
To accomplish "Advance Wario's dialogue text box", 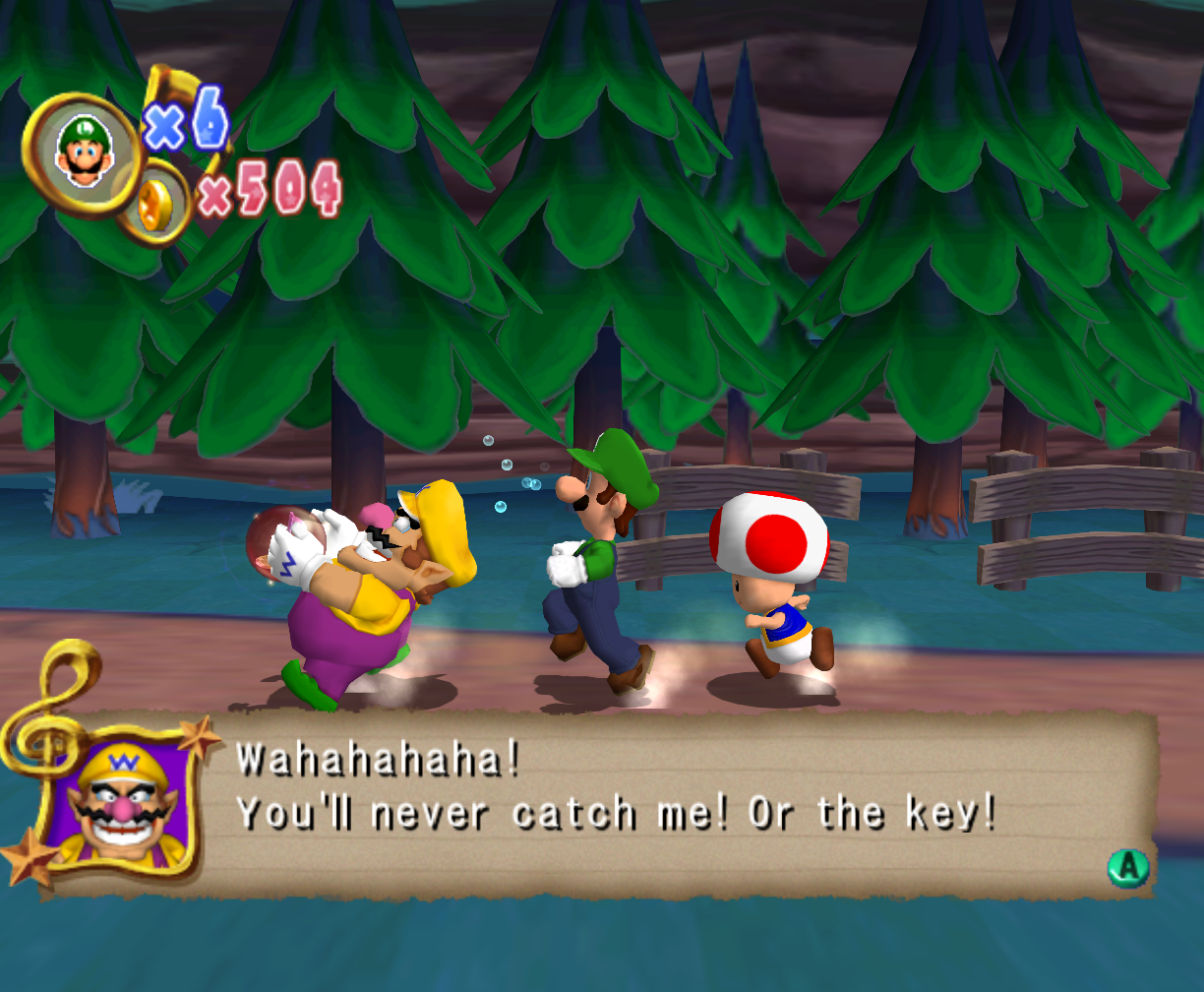I will click(1127, 866).
